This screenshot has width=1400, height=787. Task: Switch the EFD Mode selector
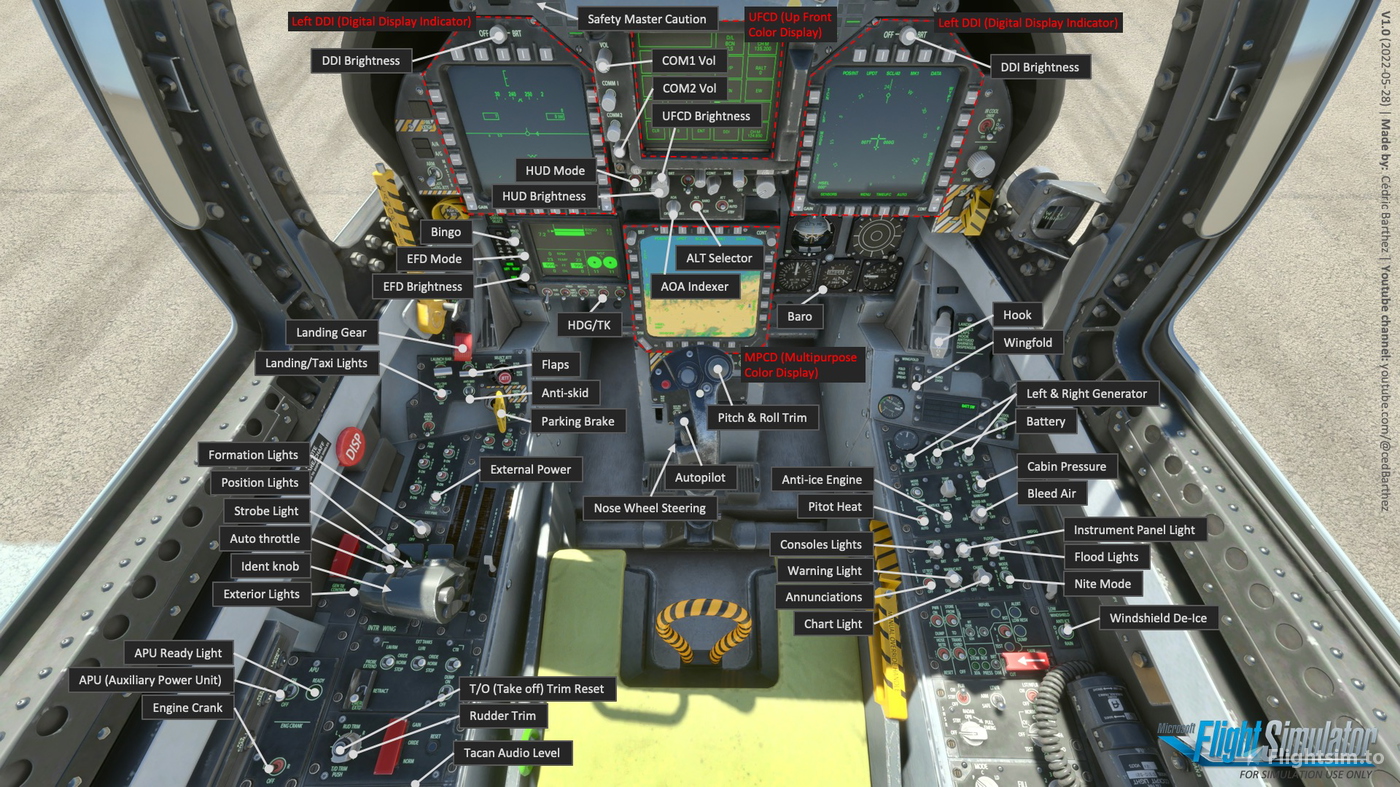click(524, 256)
